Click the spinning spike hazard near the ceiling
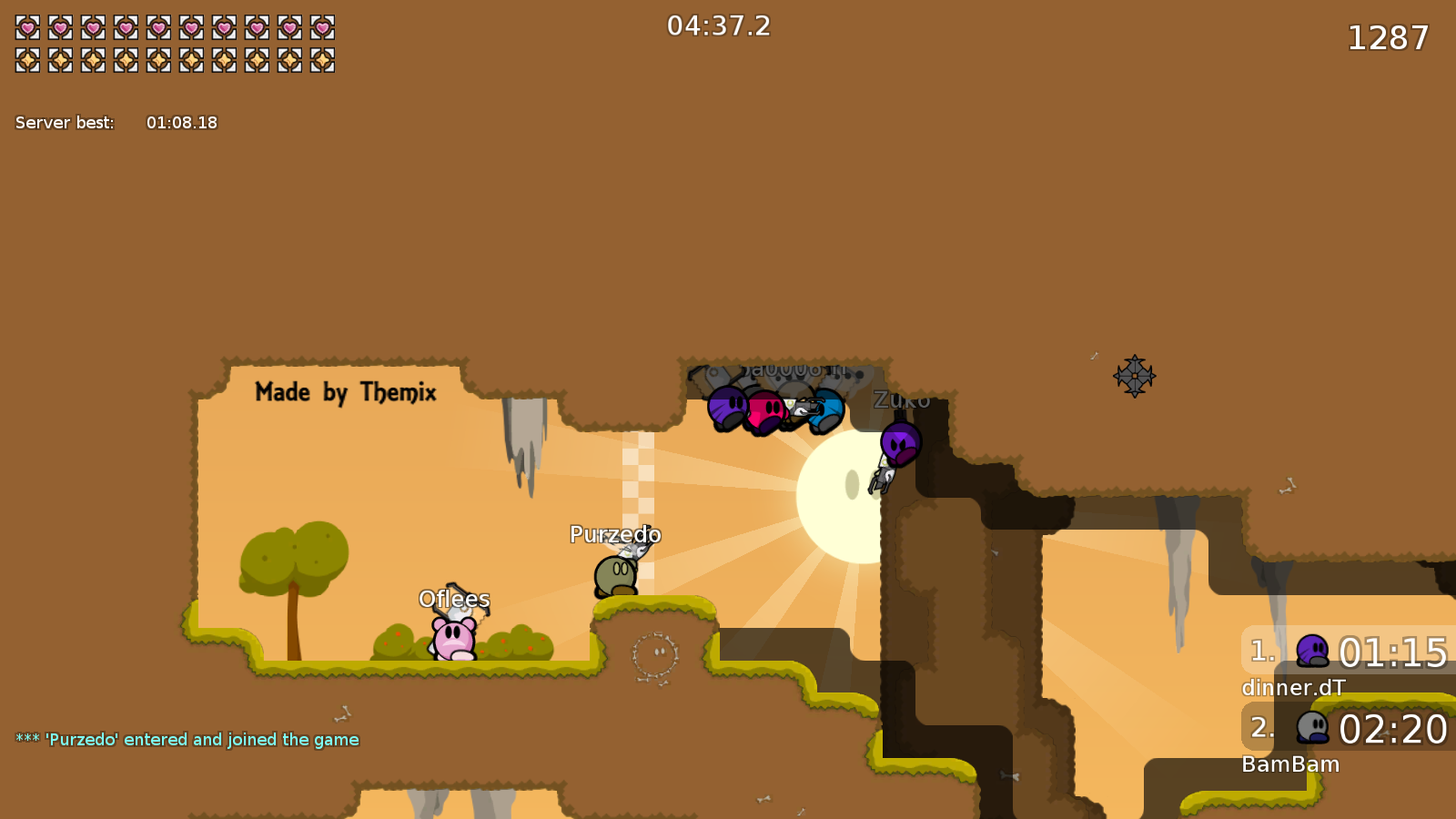The width and height of the screenshot is (1456, 819). pos(1134,376)
